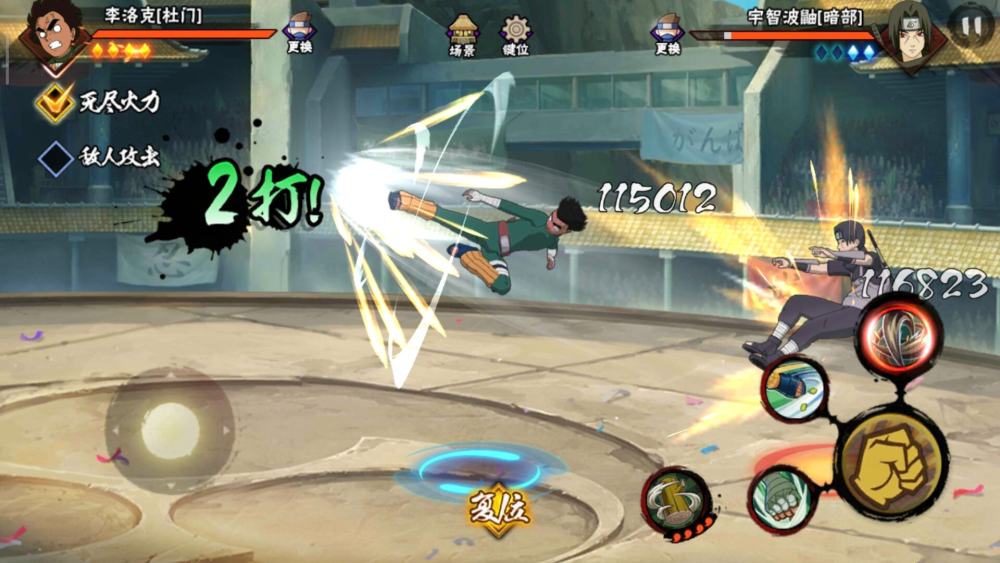Pause the match with the pause button

click(970, 26)
